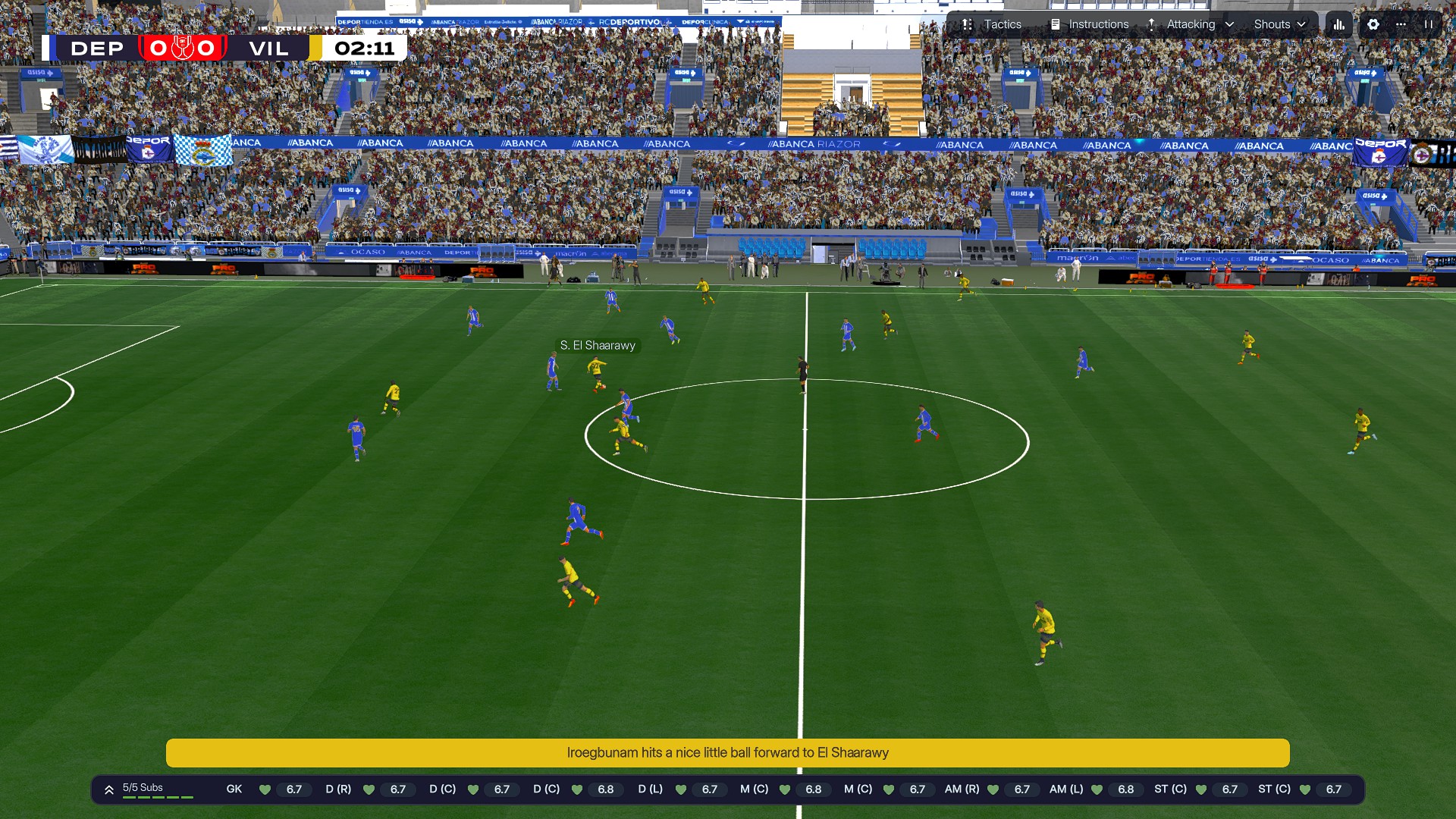
Task: Select the D (R) player slot
Action: point(369,789)
